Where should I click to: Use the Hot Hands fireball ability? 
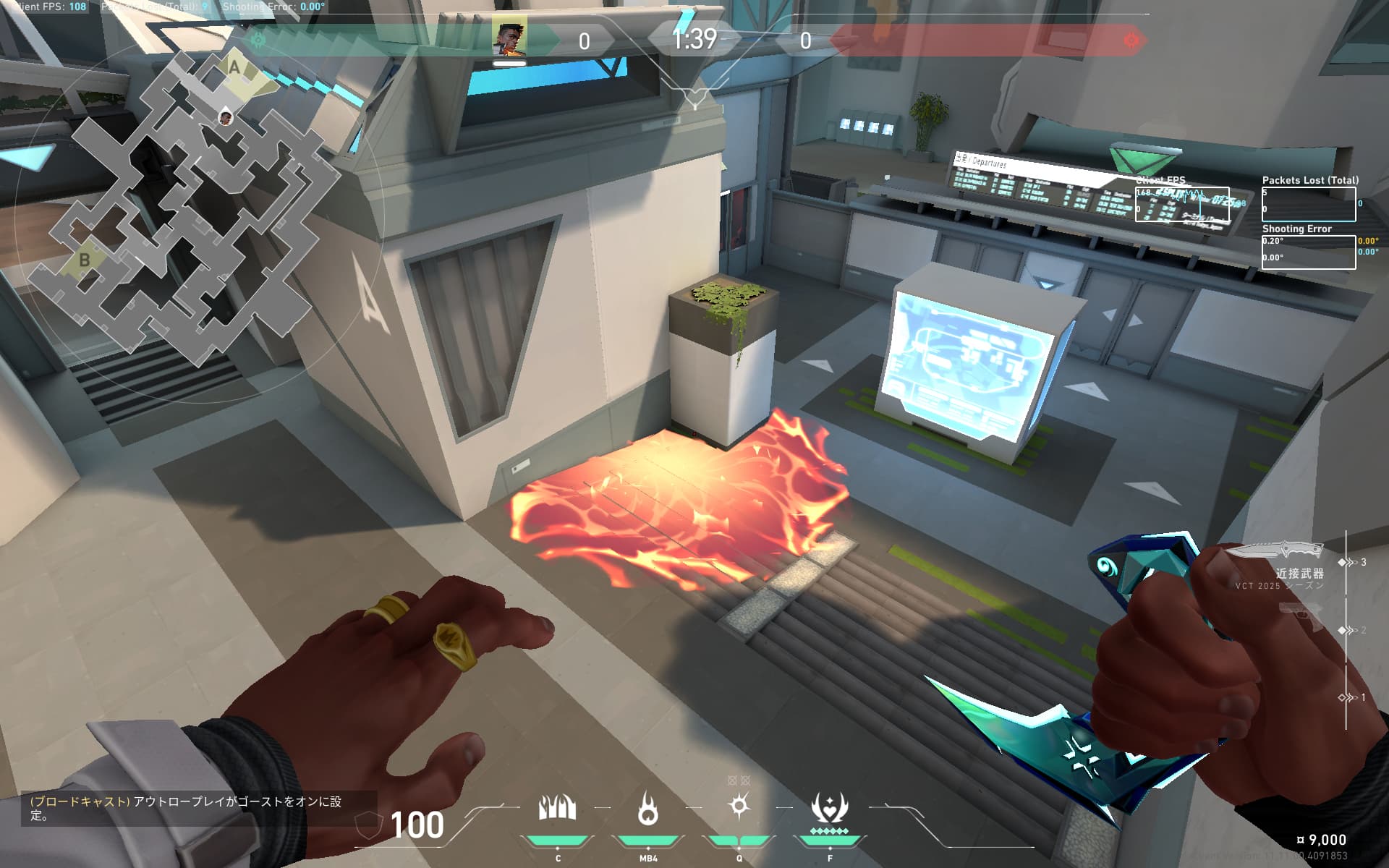pyautogui.click(x=647, y=809)
